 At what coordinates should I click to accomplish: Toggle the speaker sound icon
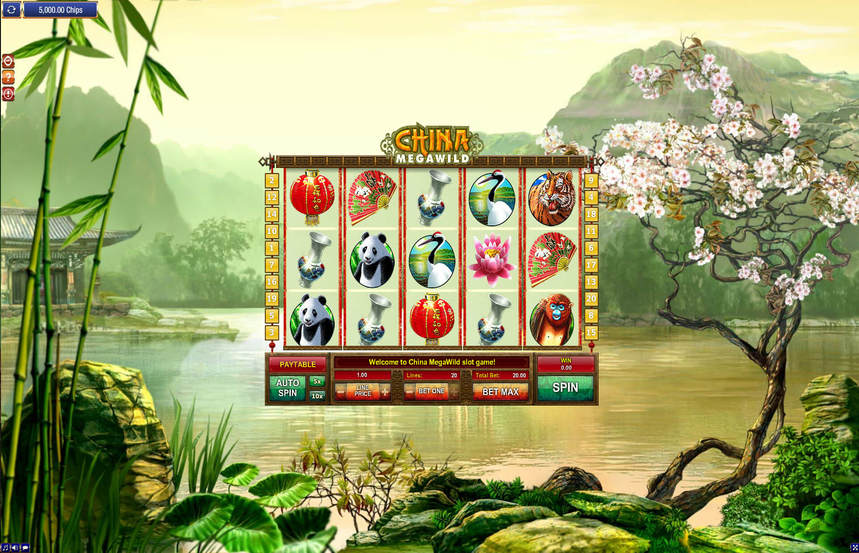click(15, 548)
